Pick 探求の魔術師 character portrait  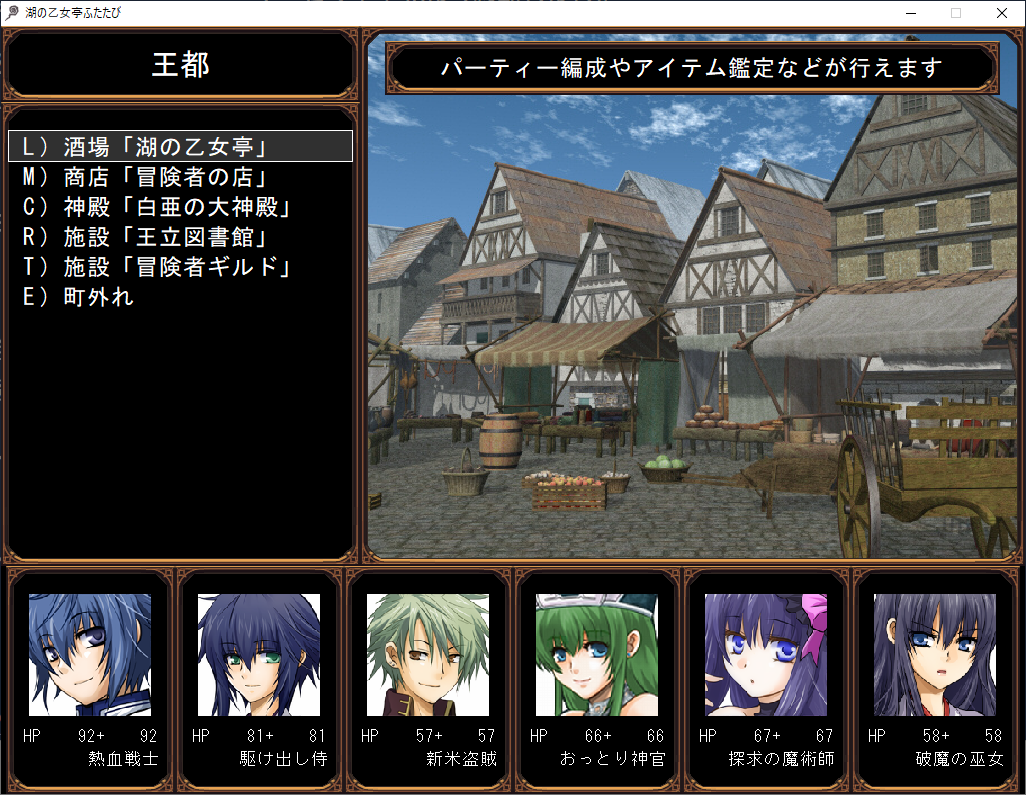tap(766, 655)
